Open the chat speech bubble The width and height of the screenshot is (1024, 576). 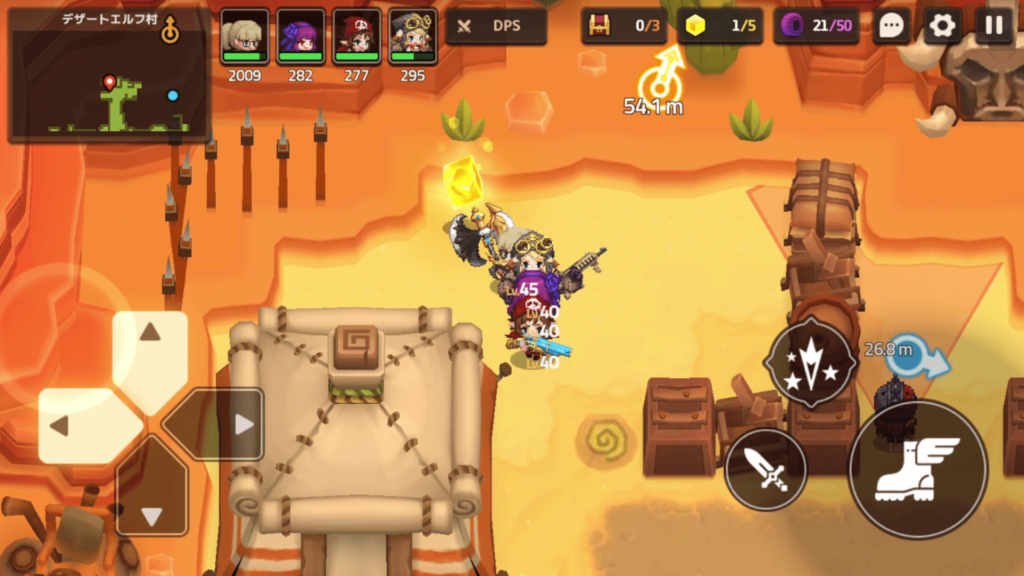point(892,26)
